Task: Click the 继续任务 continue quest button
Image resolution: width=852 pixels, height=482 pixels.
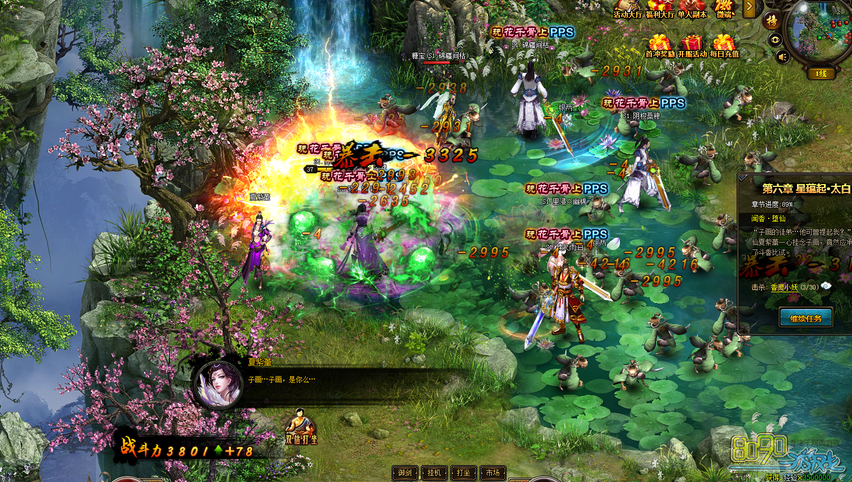Action: (x=805, y=317)
